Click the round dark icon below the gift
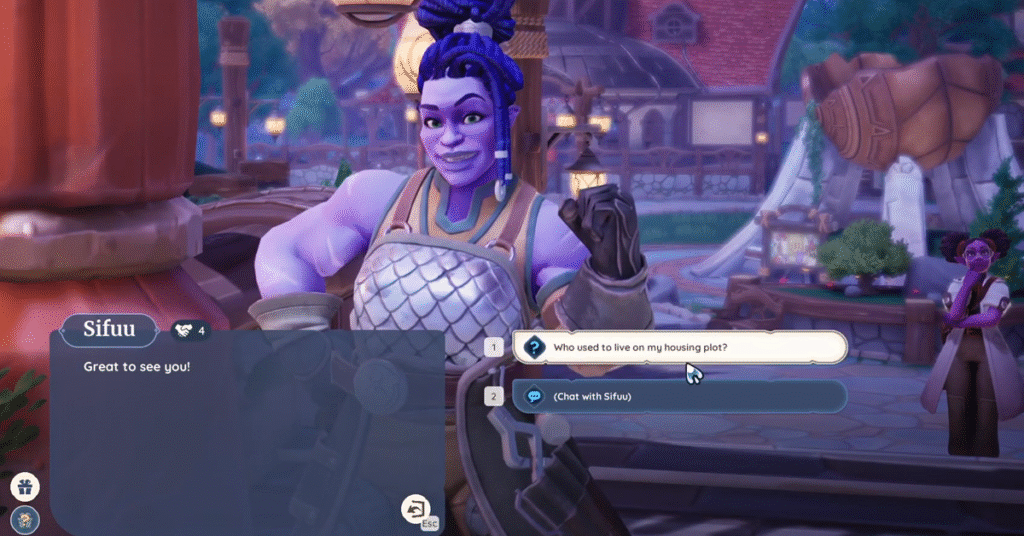 [x=25, y=518]
